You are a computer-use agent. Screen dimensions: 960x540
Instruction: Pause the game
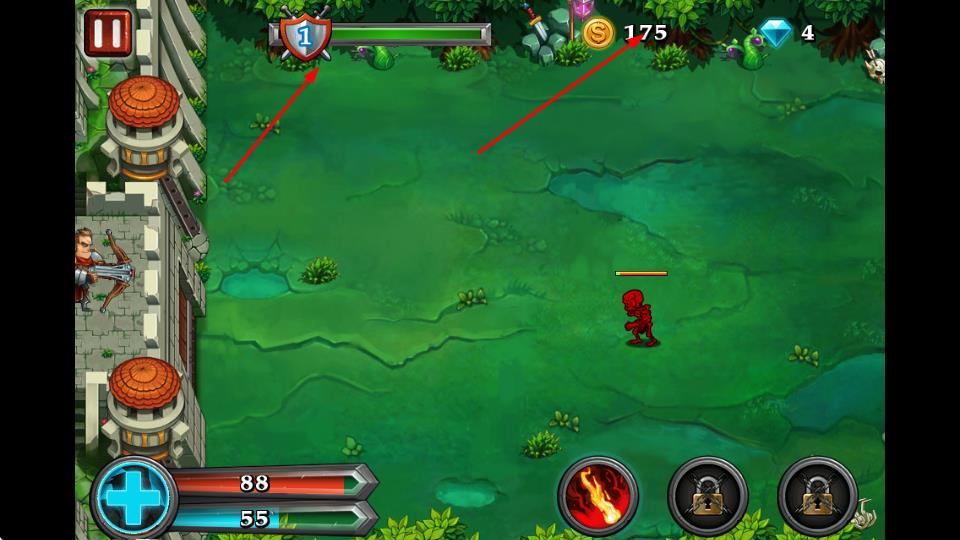(107, 33)
